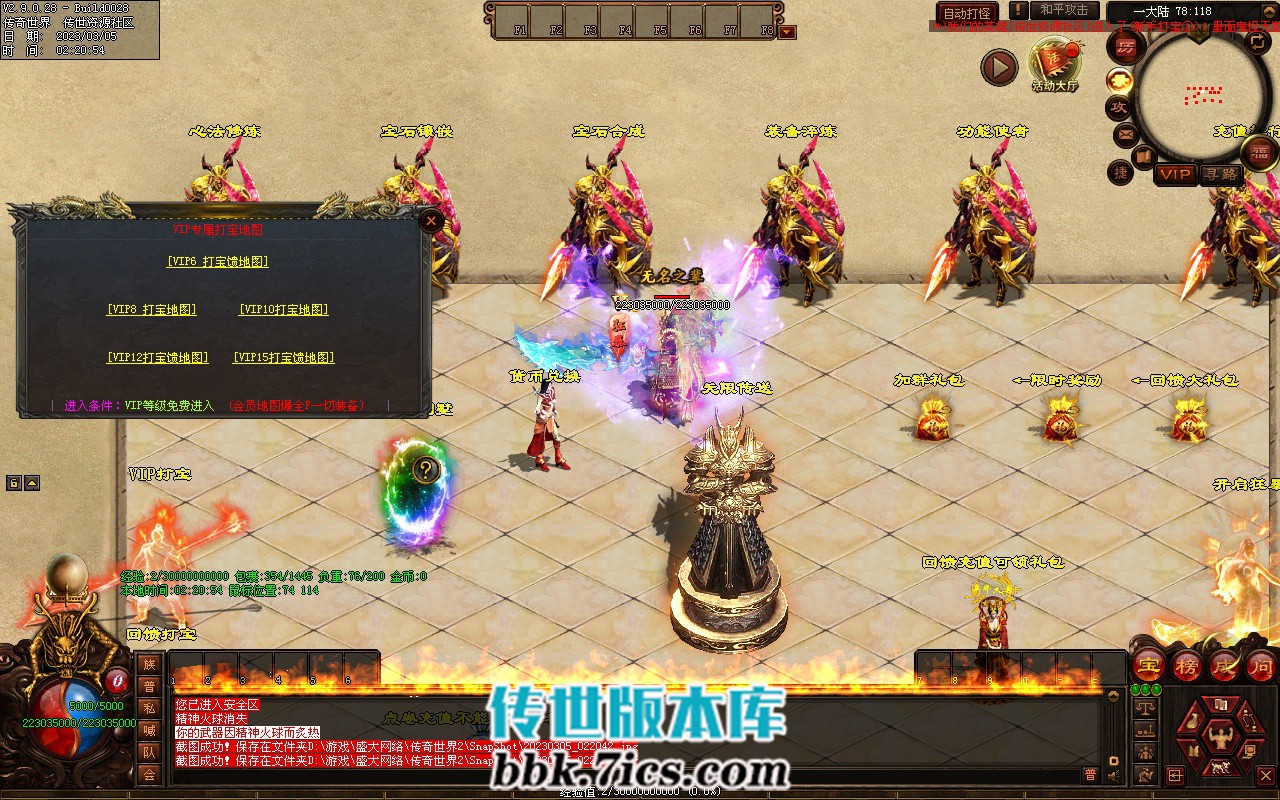Click the round play arrow button
Image resolution: width=1280 pixels, height=800 pixels.
(998, 68)
